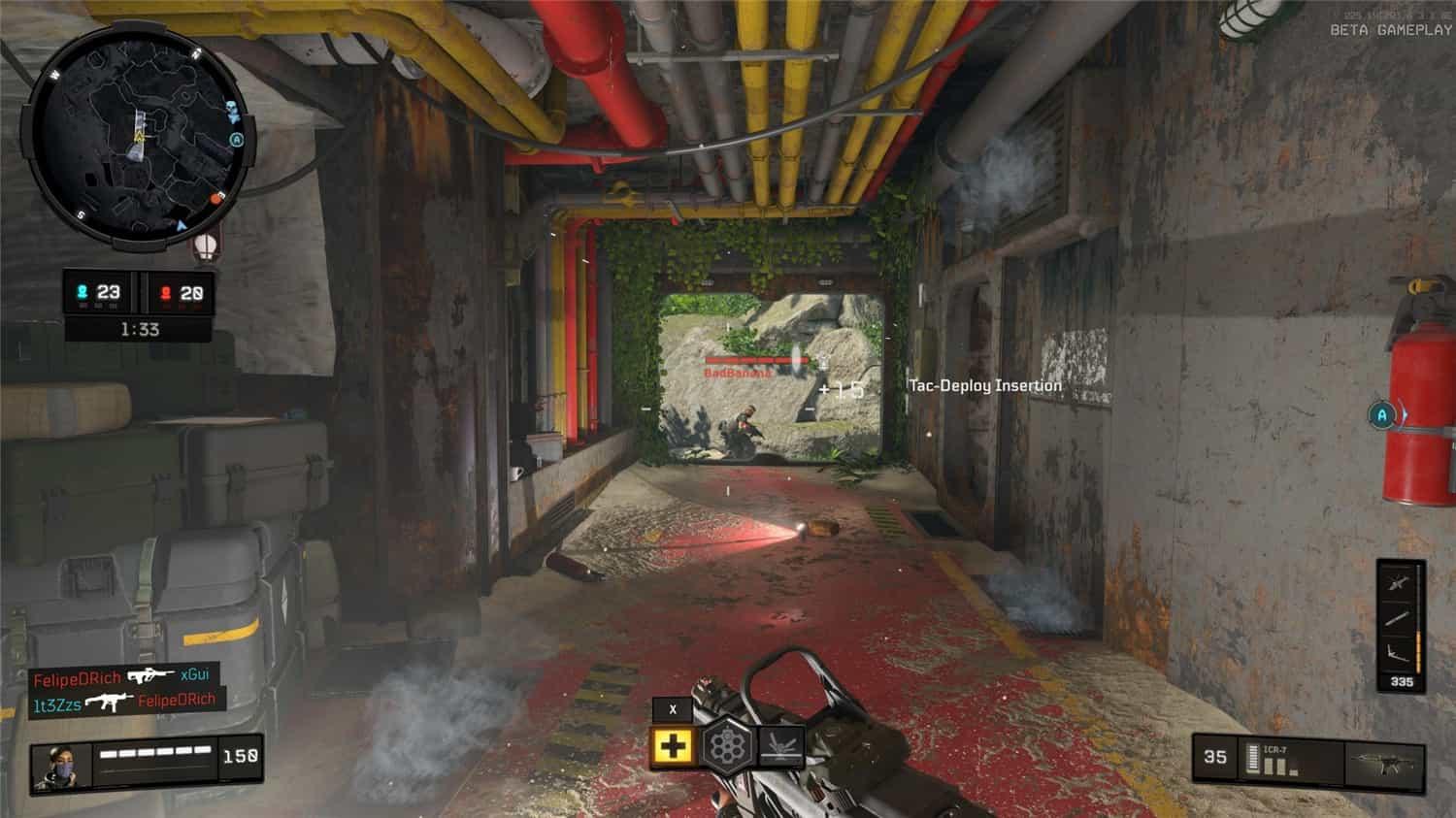Select the blue skull marker on the minimap
Image resolution: width=1456 pixels, height=818 pixels.
coord(233,108)
